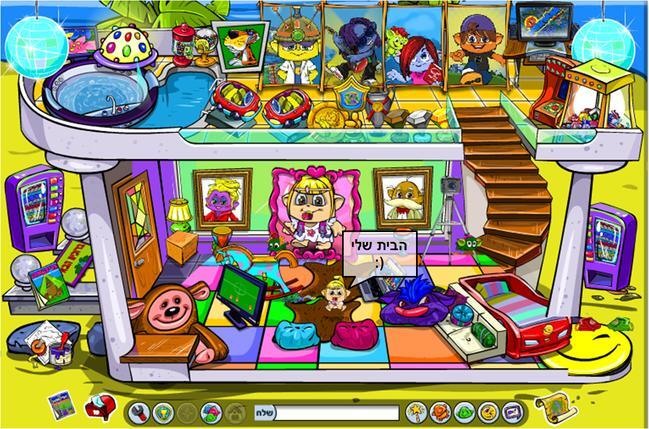Open the yellow smiley emotes button

(488, 411)
